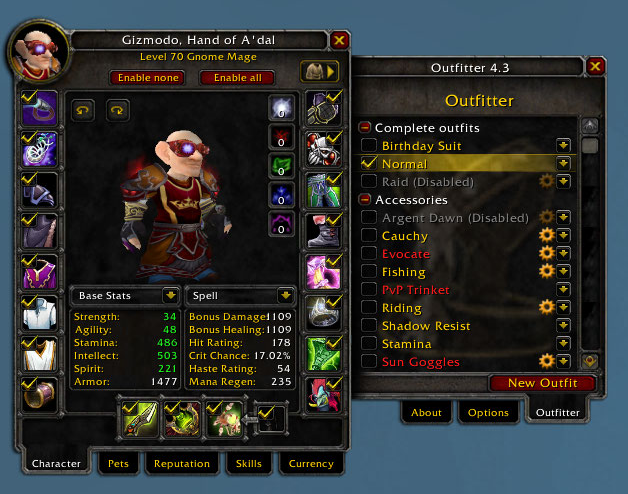Close the character window
Screen dimensions: 628x494
340,40
